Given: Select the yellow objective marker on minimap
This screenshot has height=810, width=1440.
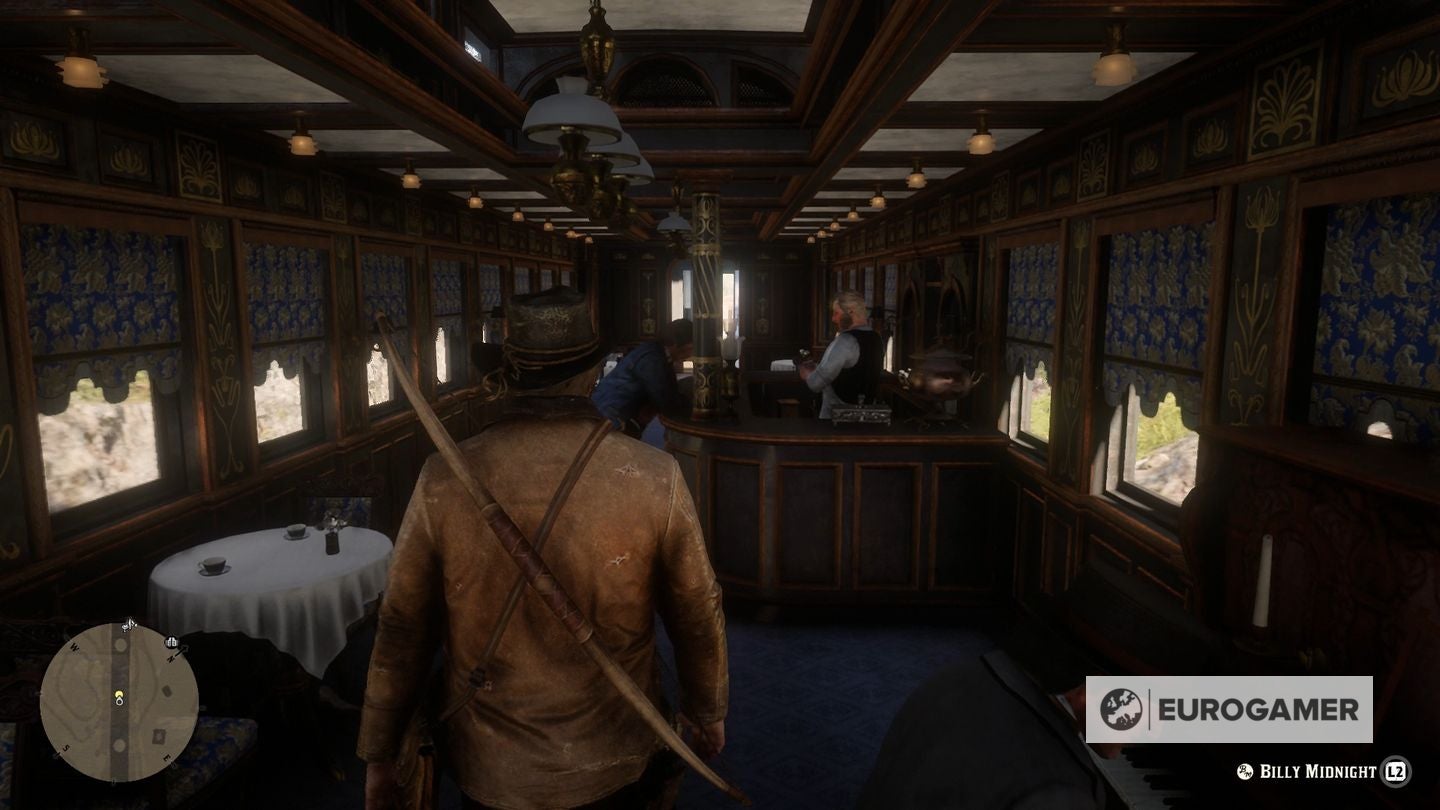Looking at the screenshot, I should (119, 692).
